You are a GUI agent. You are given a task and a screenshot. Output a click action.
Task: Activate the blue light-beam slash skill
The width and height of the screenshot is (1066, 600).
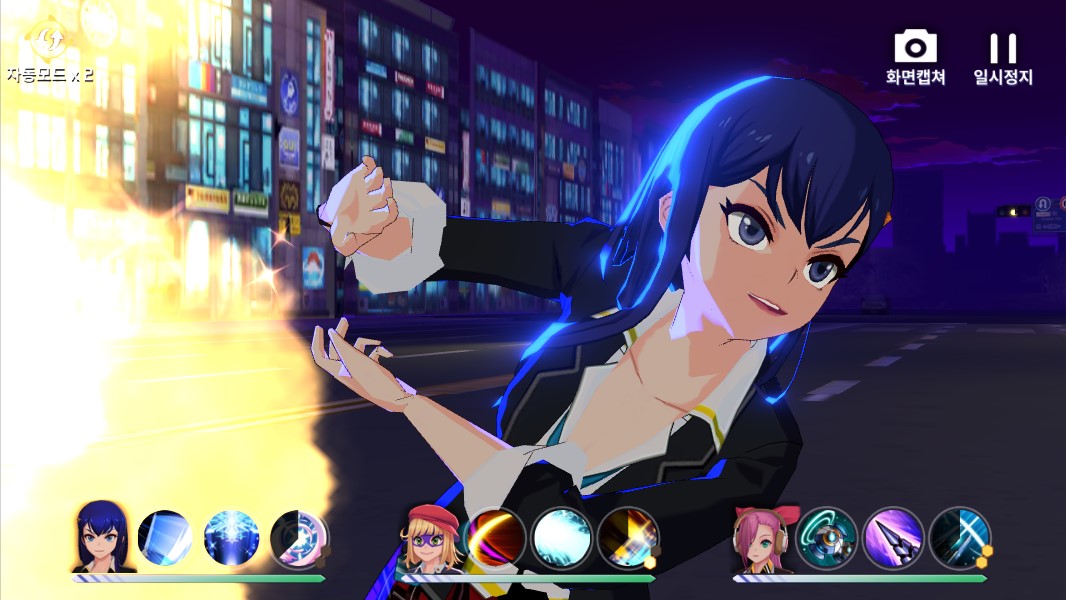165,538
